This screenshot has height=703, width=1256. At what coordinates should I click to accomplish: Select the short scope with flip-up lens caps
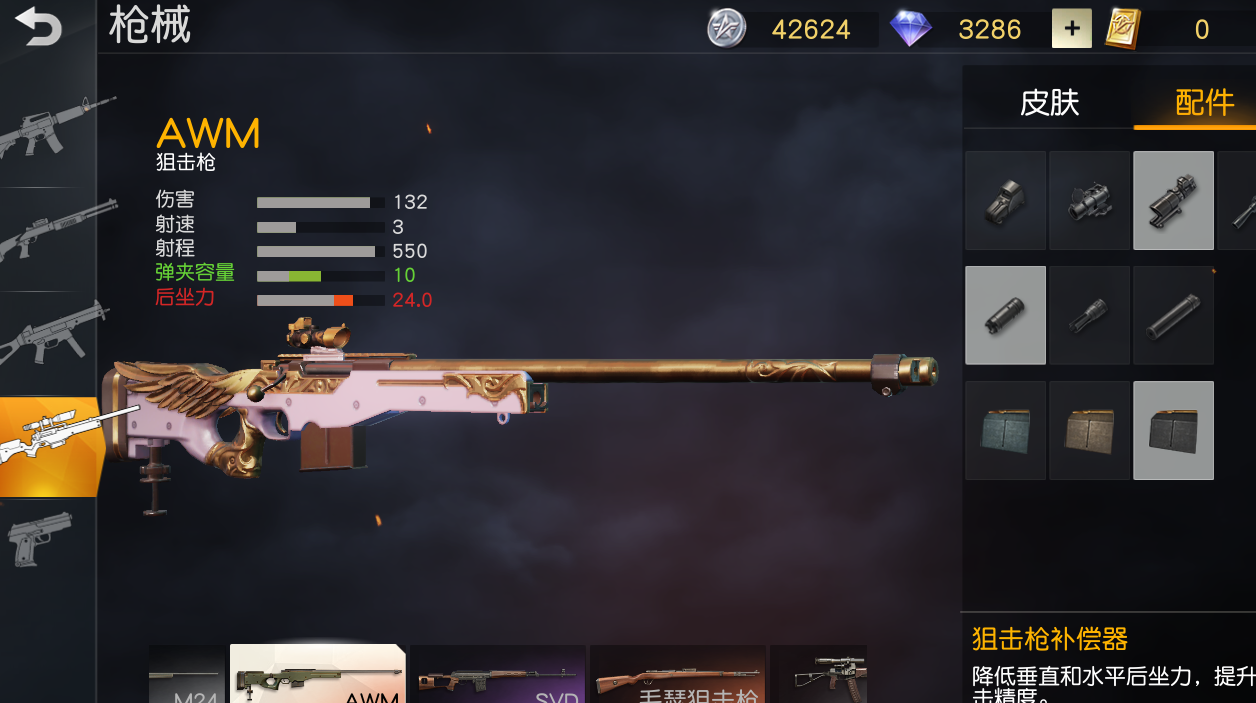click(x=1089, y=200)
